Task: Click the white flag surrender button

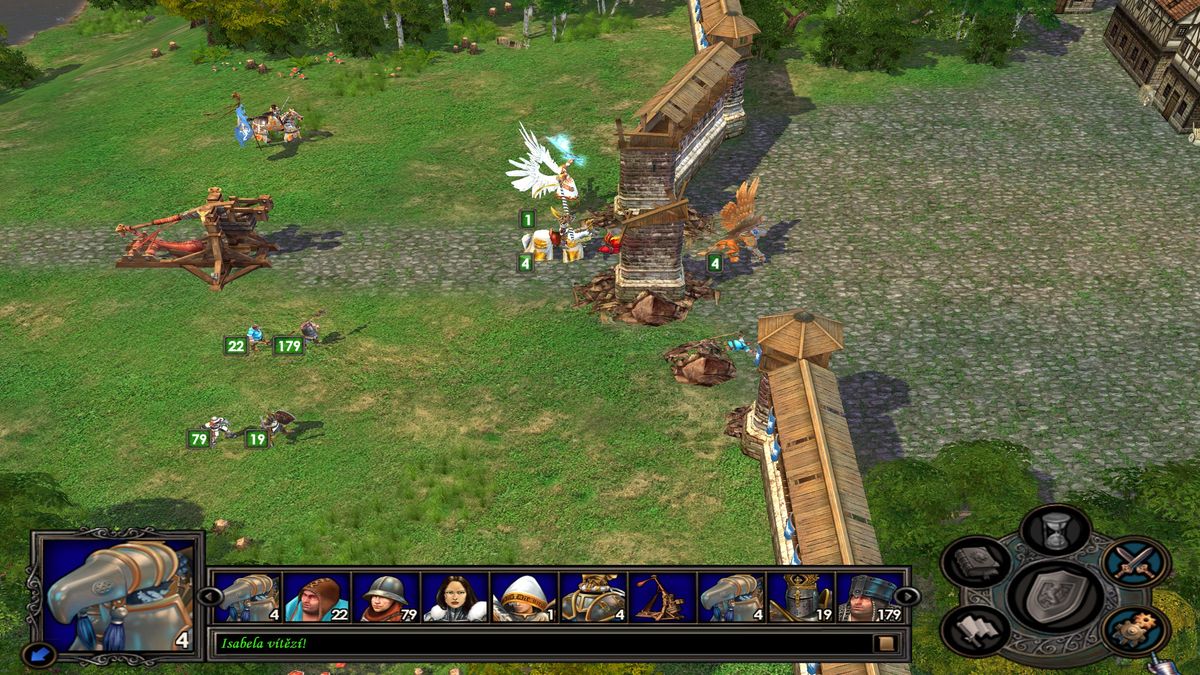Action: pyautogui.click(x=976, y=632)
